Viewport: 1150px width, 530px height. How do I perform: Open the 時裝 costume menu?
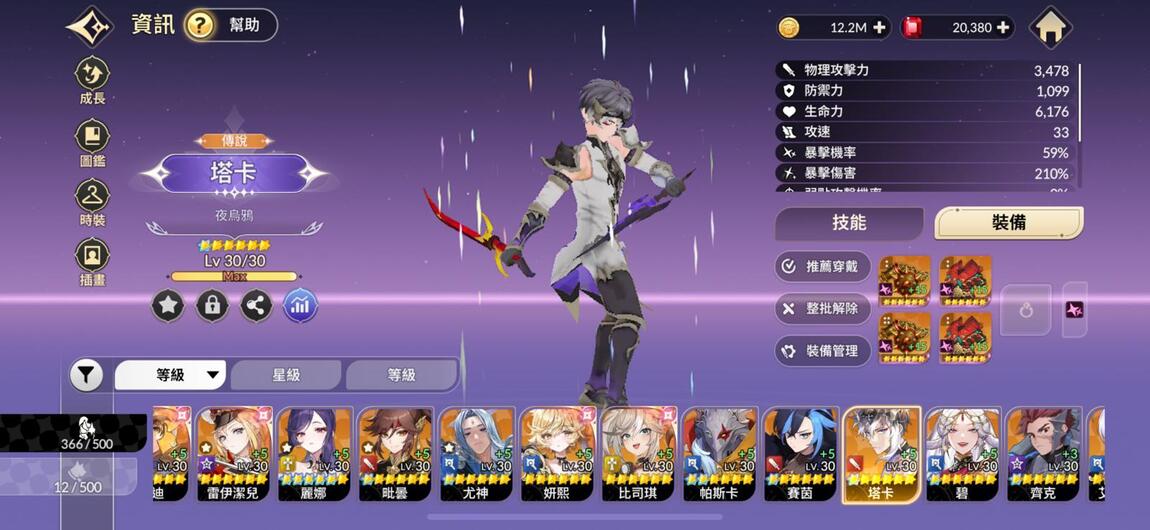[93, 202]
